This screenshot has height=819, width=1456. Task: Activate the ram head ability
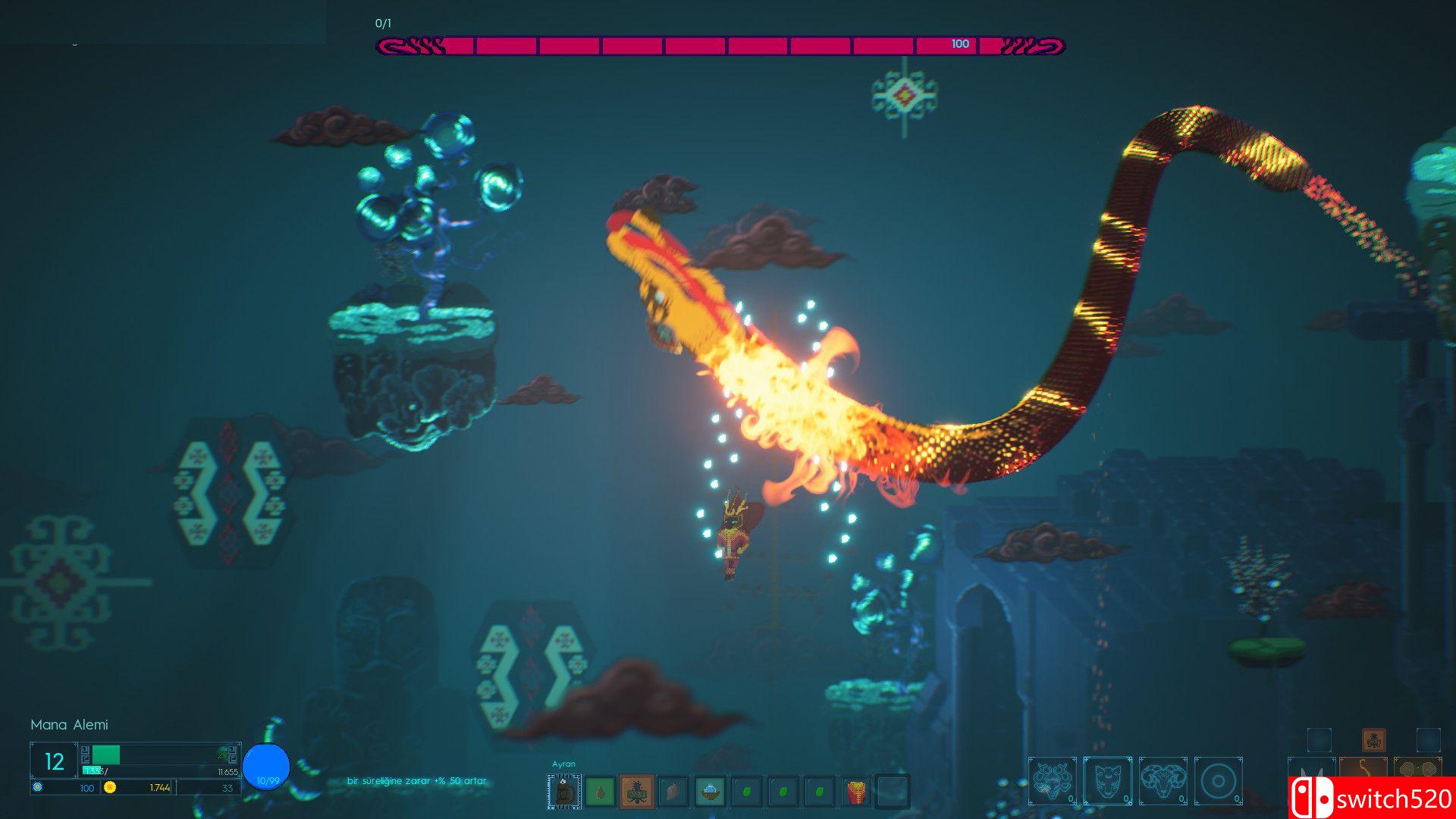[1163, 780]
